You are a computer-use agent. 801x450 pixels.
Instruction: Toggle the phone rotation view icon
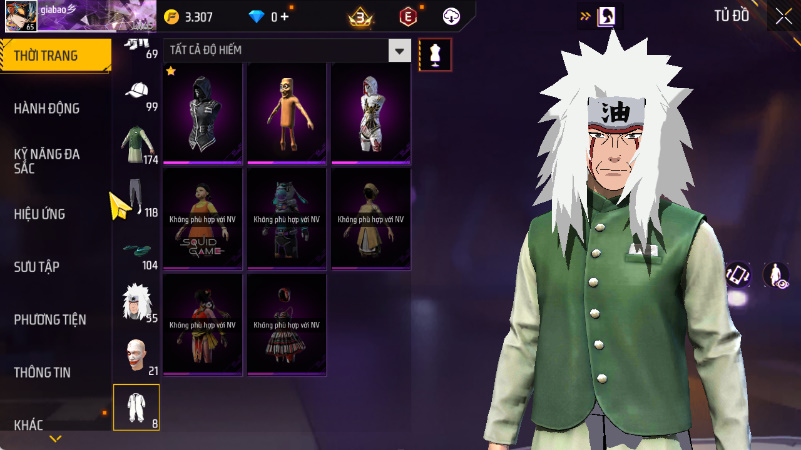738,275
